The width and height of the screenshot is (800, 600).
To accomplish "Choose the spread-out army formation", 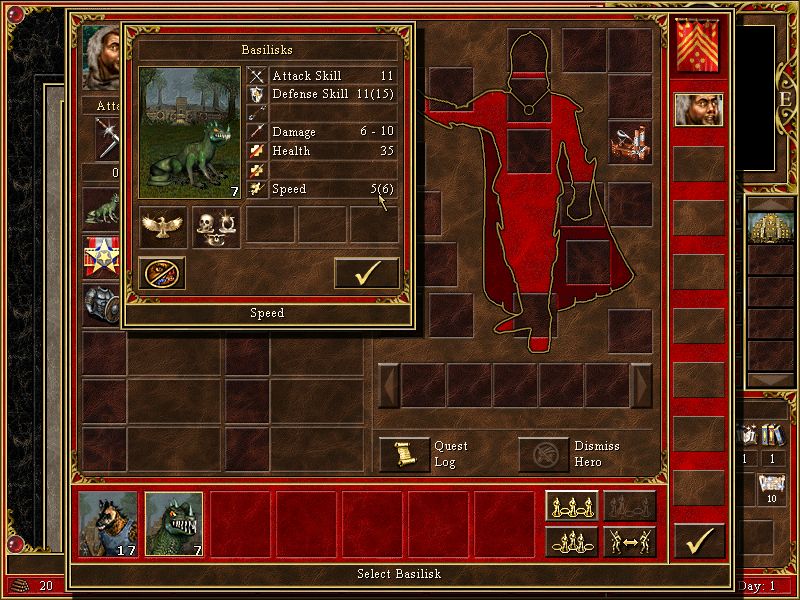I will [x=573, y=507].
